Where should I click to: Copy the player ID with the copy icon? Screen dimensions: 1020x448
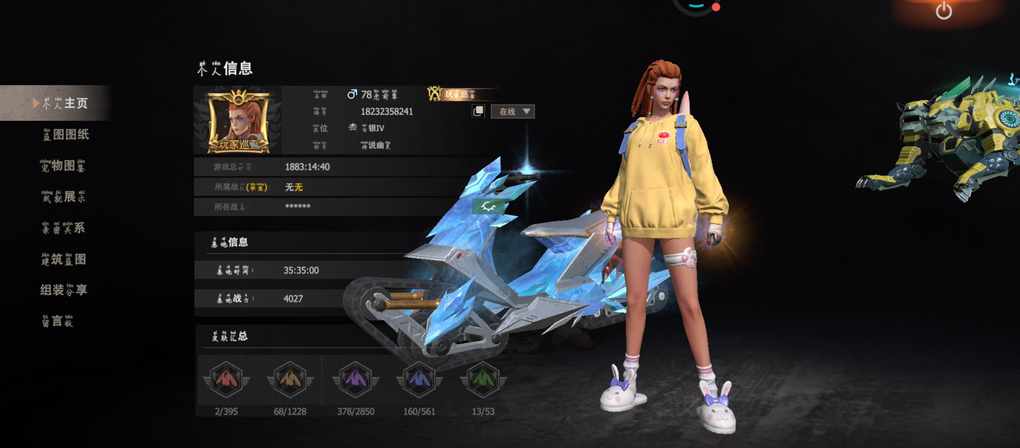(479, 111)
